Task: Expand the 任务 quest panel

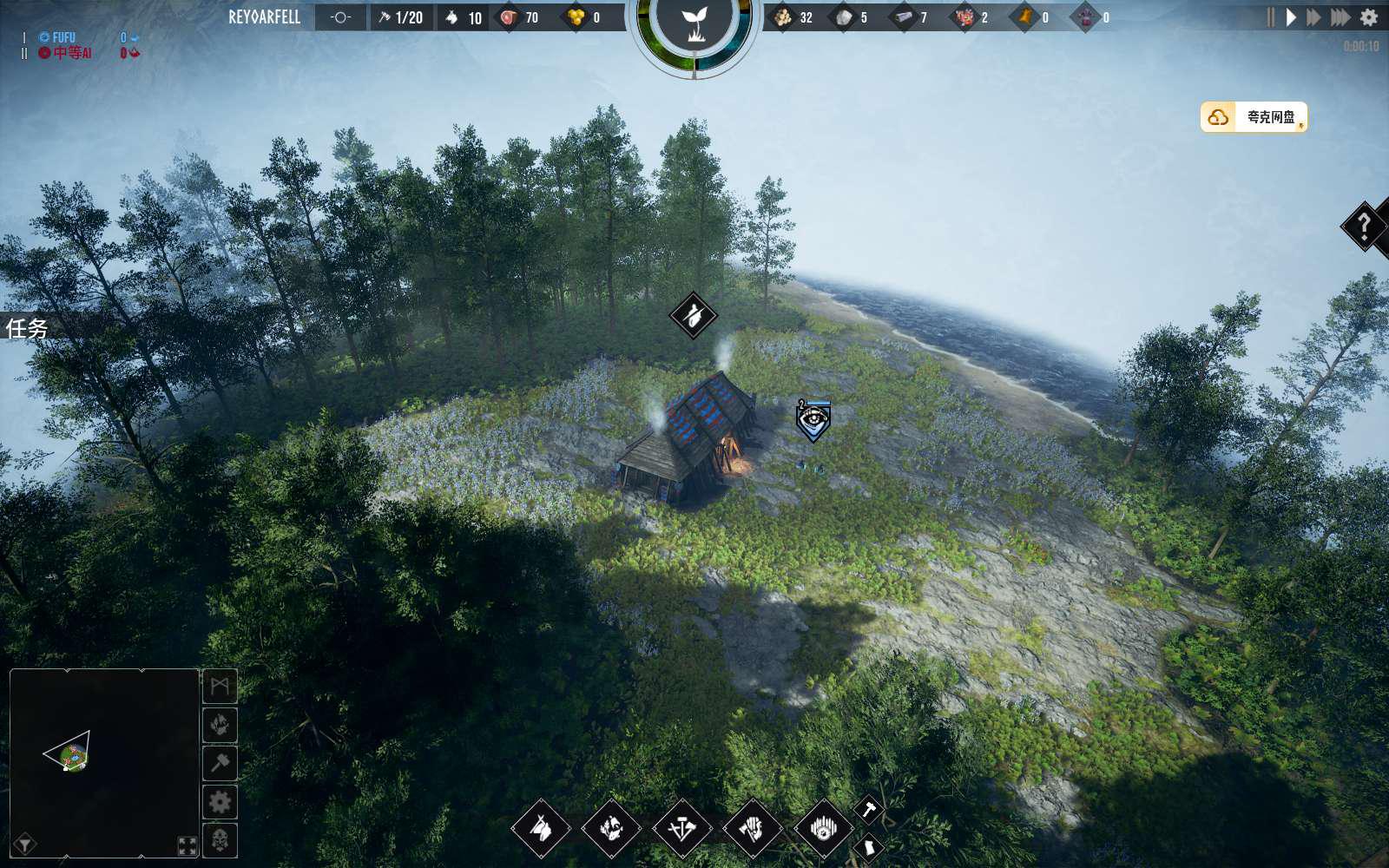Action: (27, 328)
